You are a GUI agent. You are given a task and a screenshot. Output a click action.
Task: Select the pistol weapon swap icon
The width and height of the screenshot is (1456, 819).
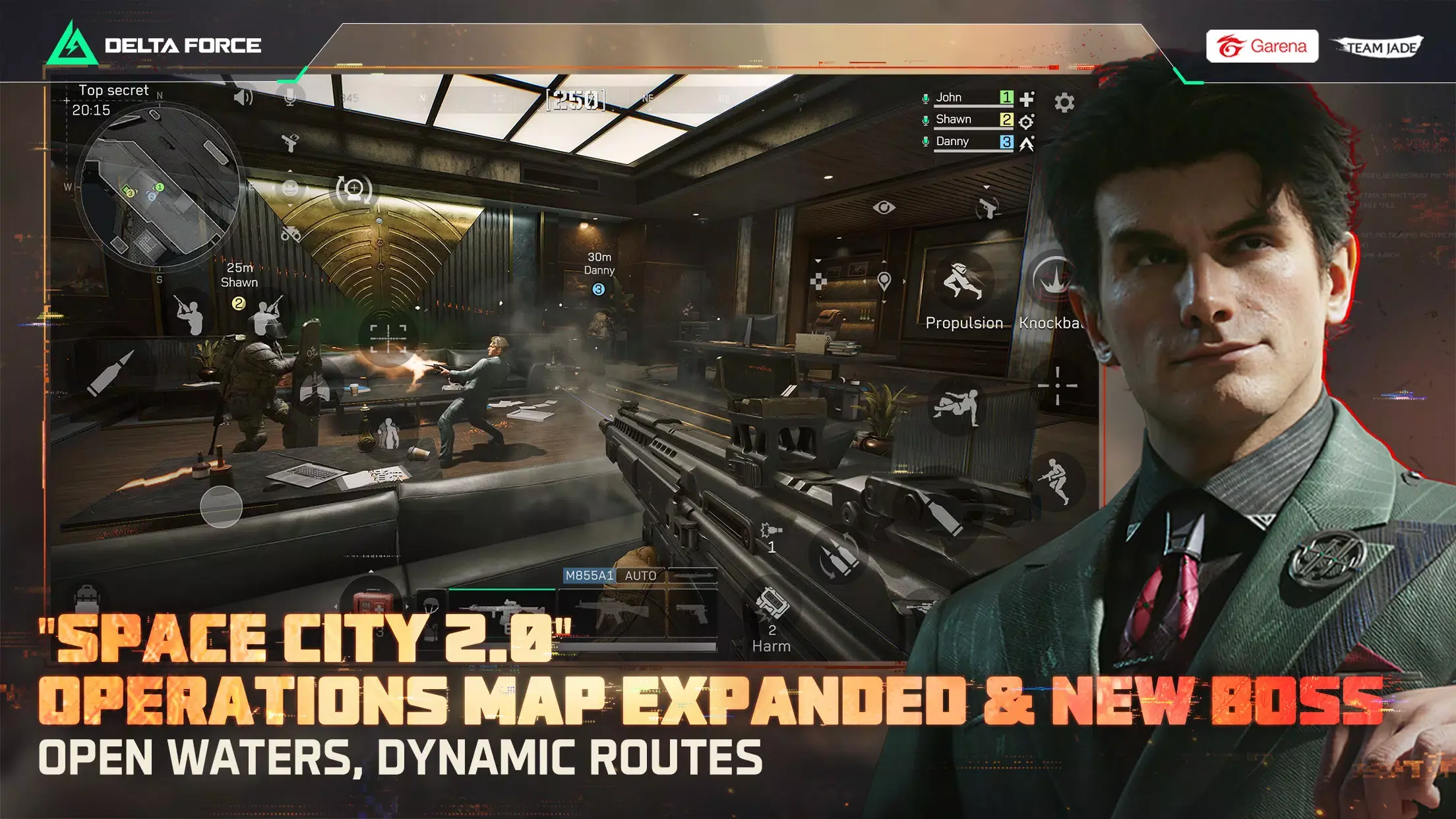point(290,143)
